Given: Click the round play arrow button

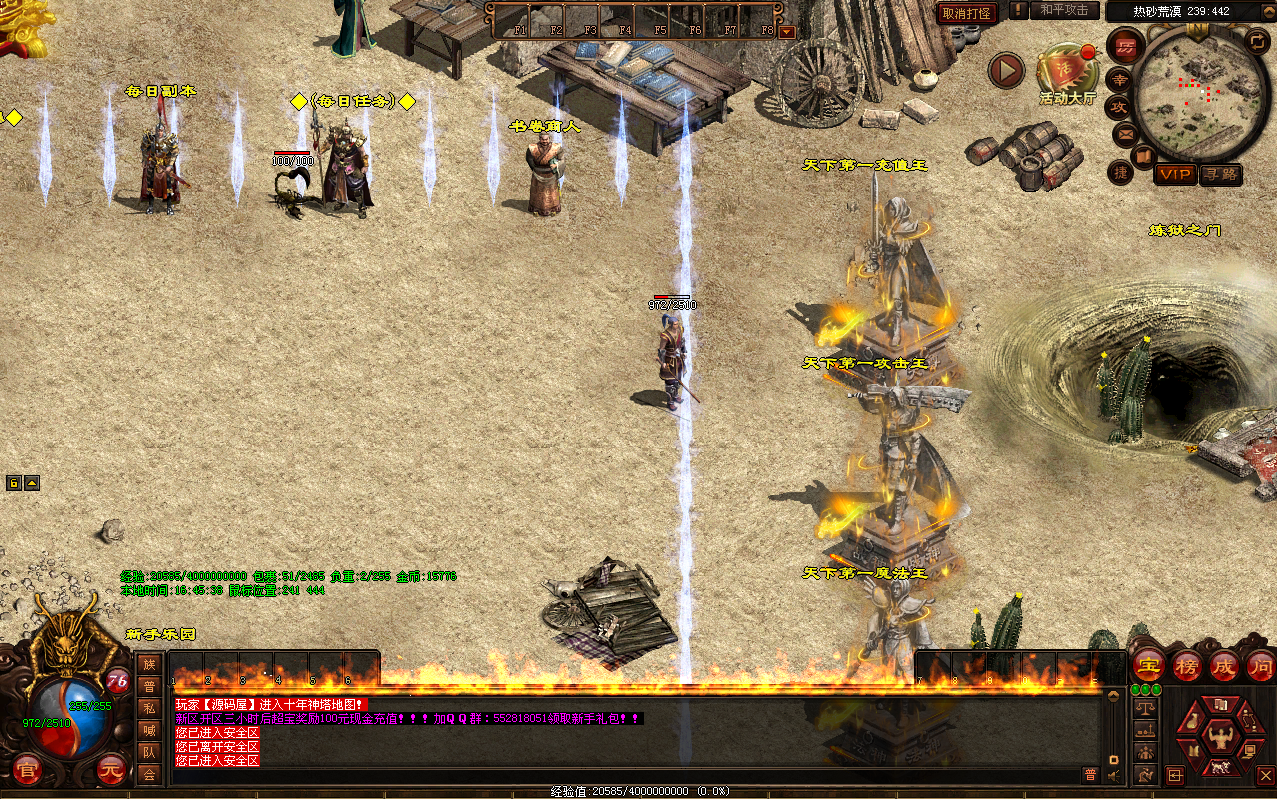Looking at the screenshot, I should pos(1006,71).
